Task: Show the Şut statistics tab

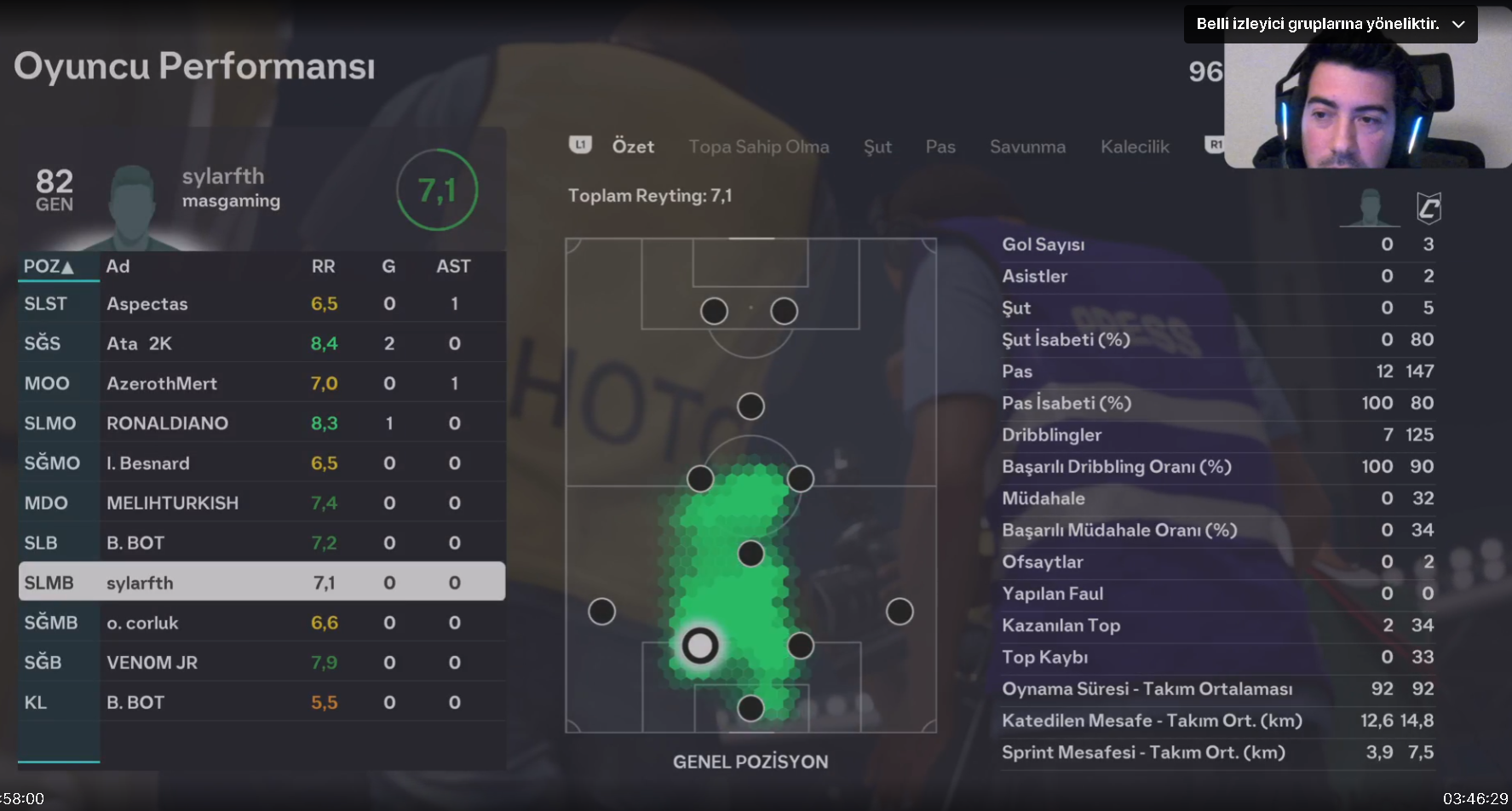Action: (877, 147)
